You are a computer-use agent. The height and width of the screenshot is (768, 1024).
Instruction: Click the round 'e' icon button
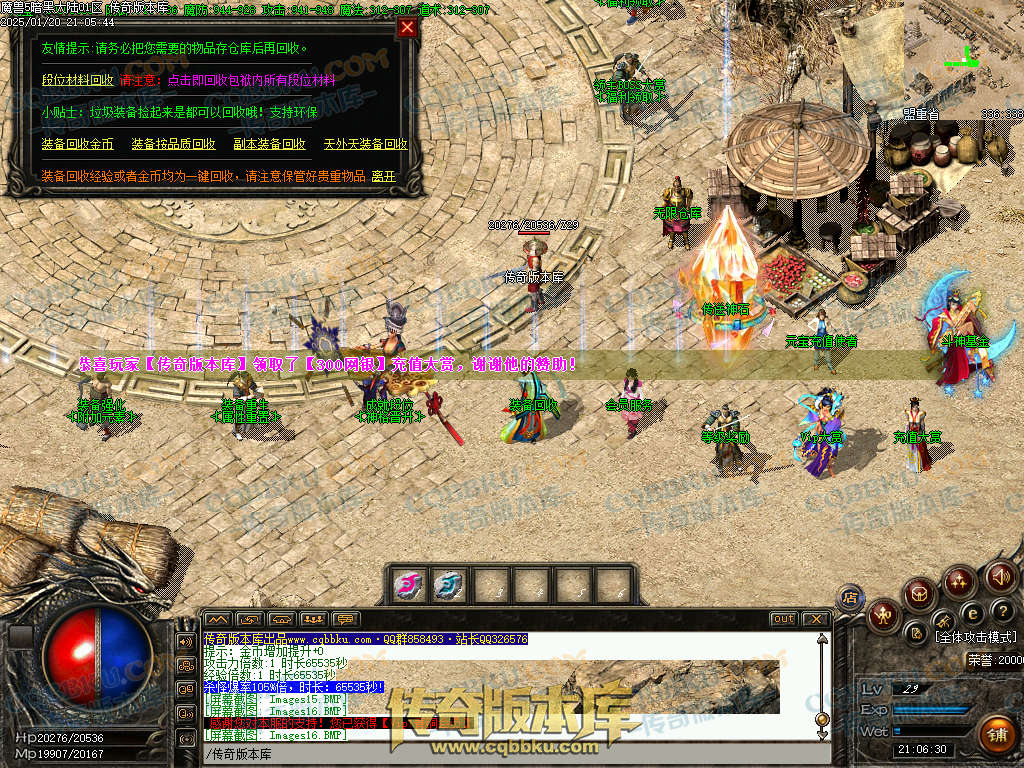point(971,612)
